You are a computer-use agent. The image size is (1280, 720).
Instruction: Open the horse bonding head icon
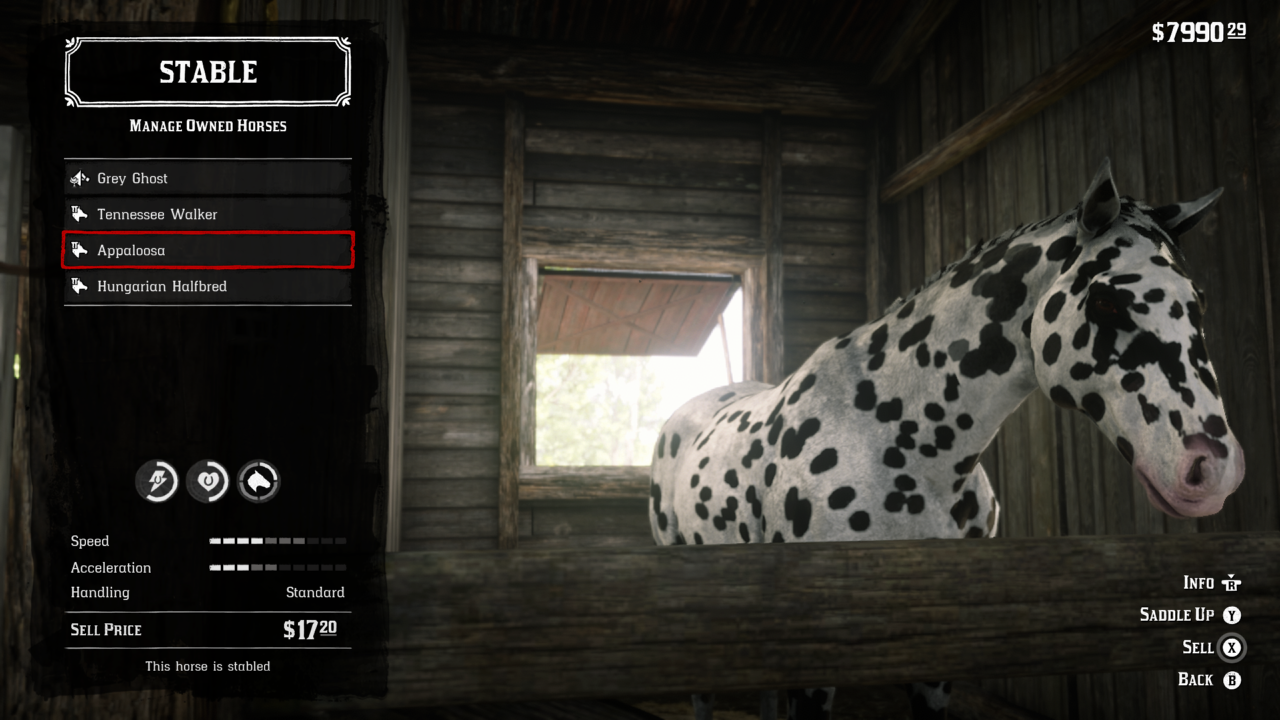point(257,481)
